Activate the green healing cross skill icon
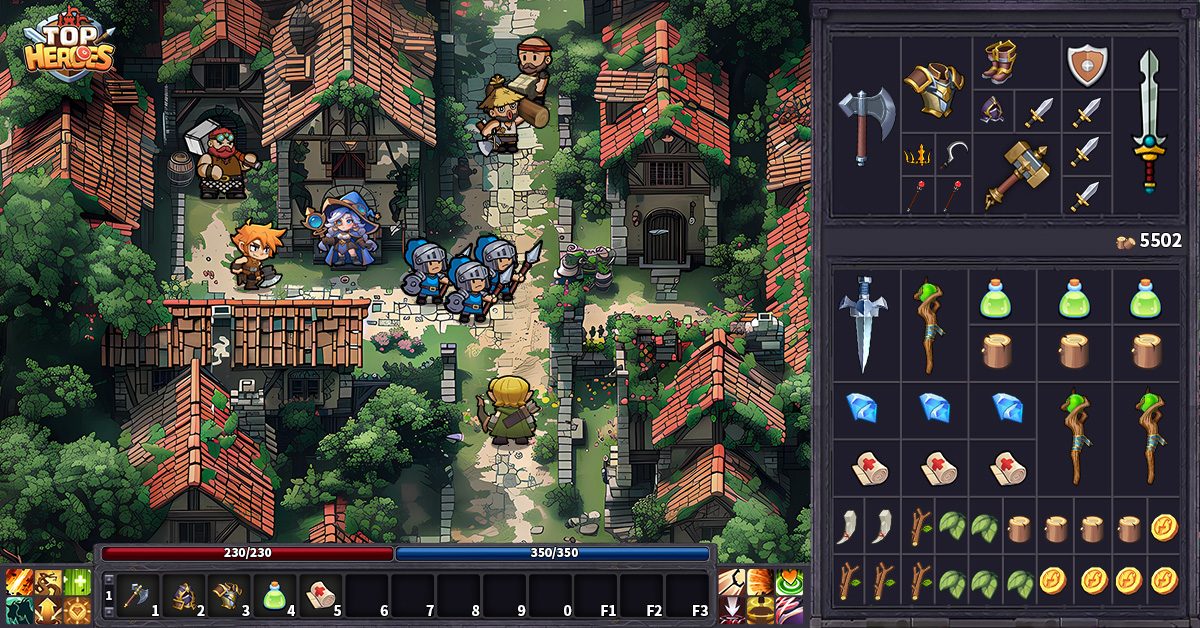The image size is (1200, 628). tap(77, 582)
